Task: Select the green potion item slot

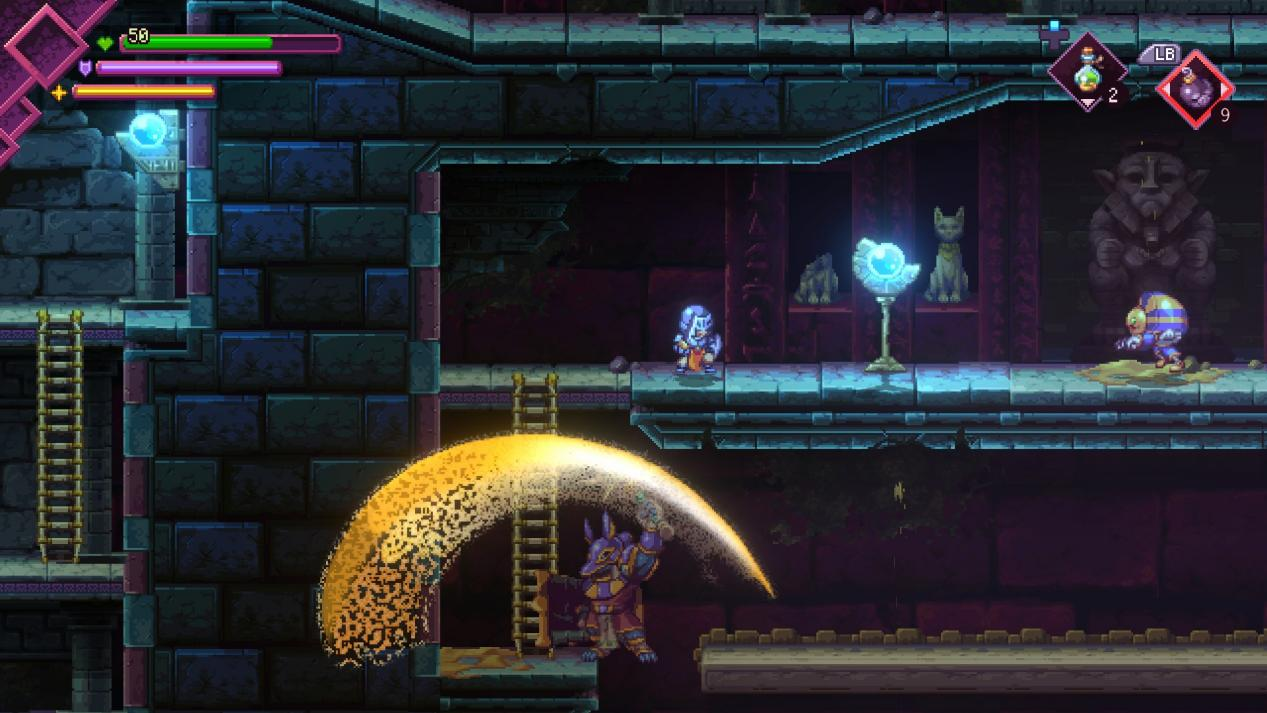Action: 1087,73
